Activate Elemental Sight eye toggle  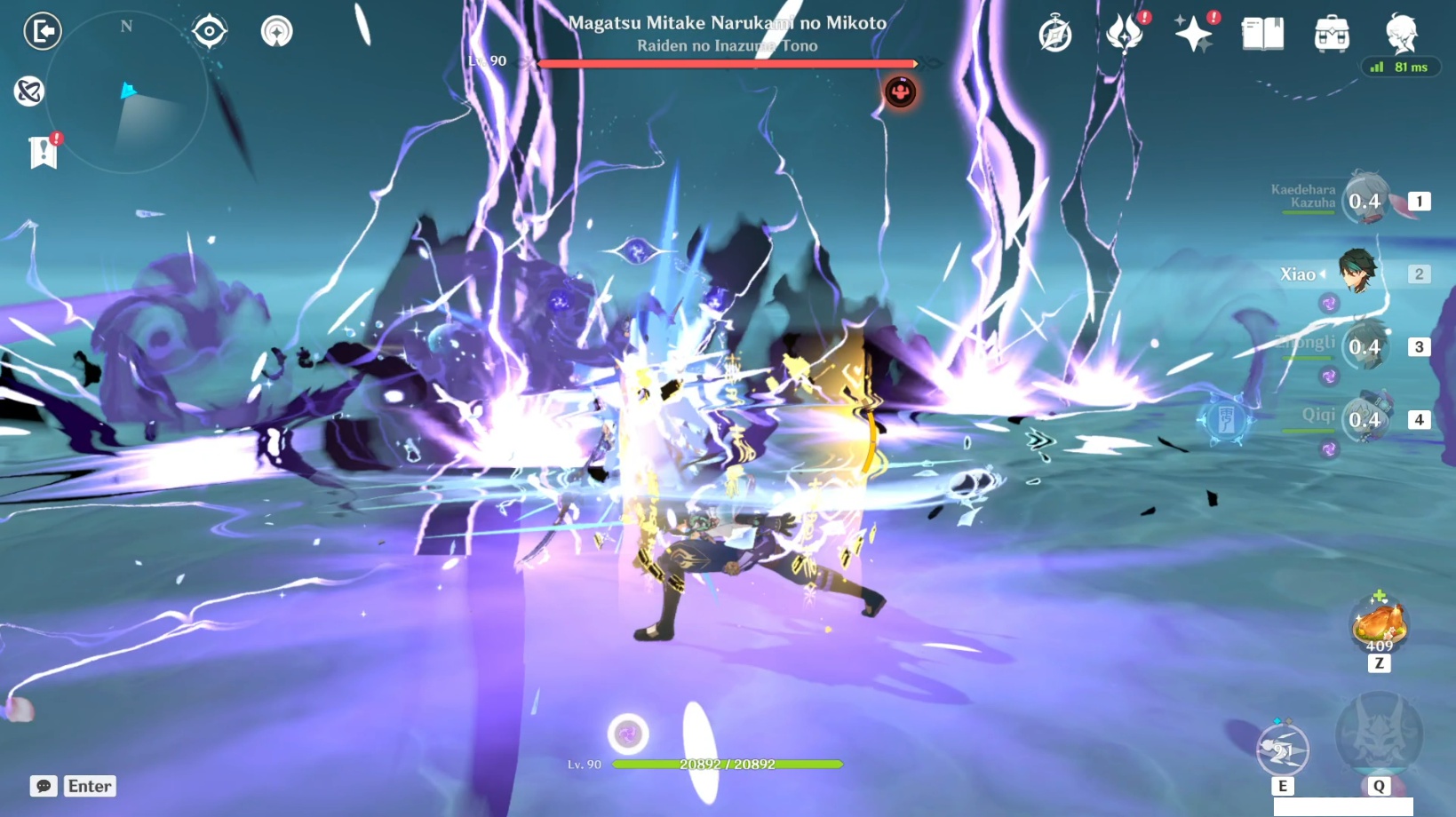pos(210,30)
